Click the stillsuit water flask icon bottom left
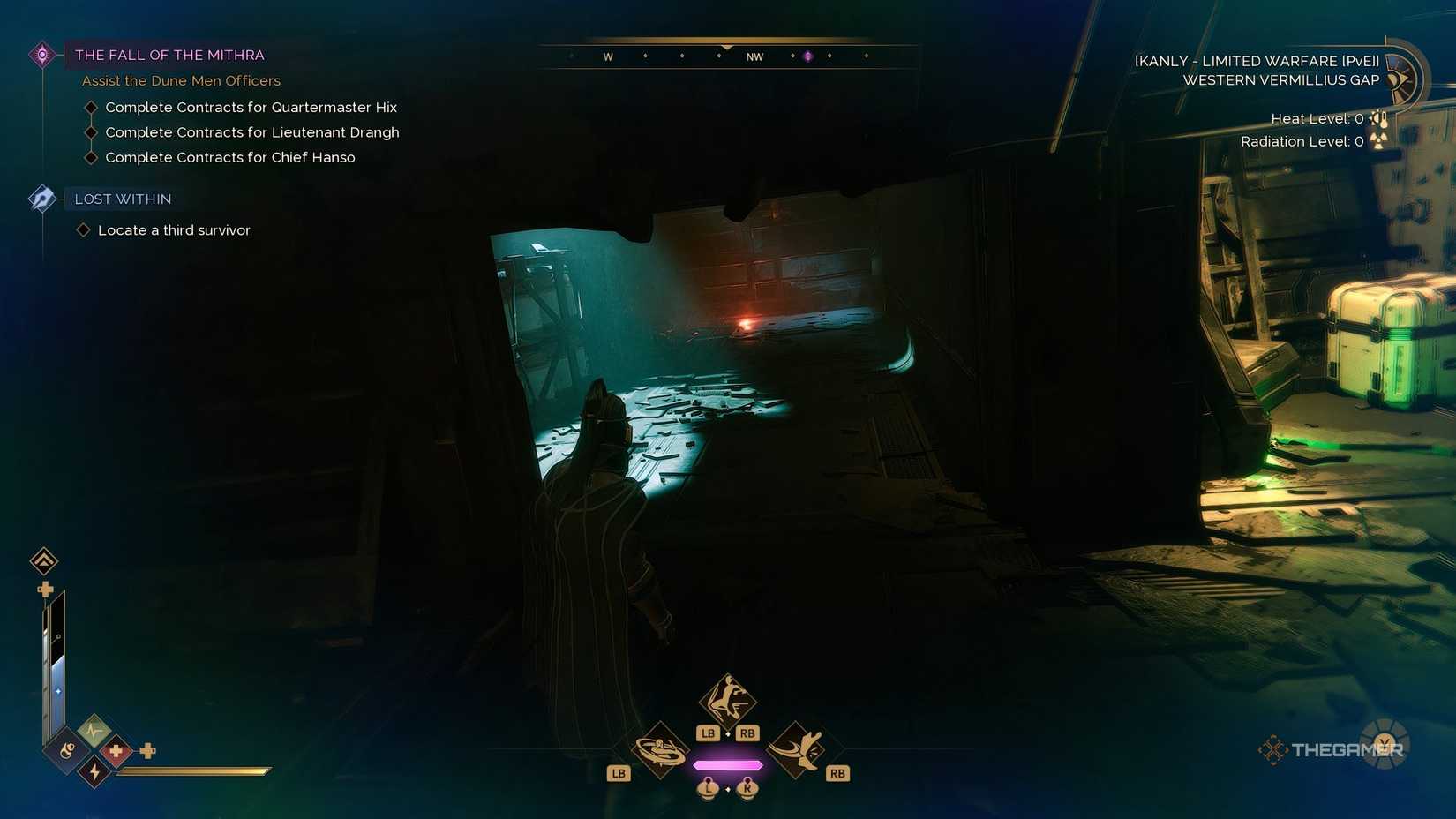Image resolution: width=1456 pixels, height=819 pixels. click(66, 750)
